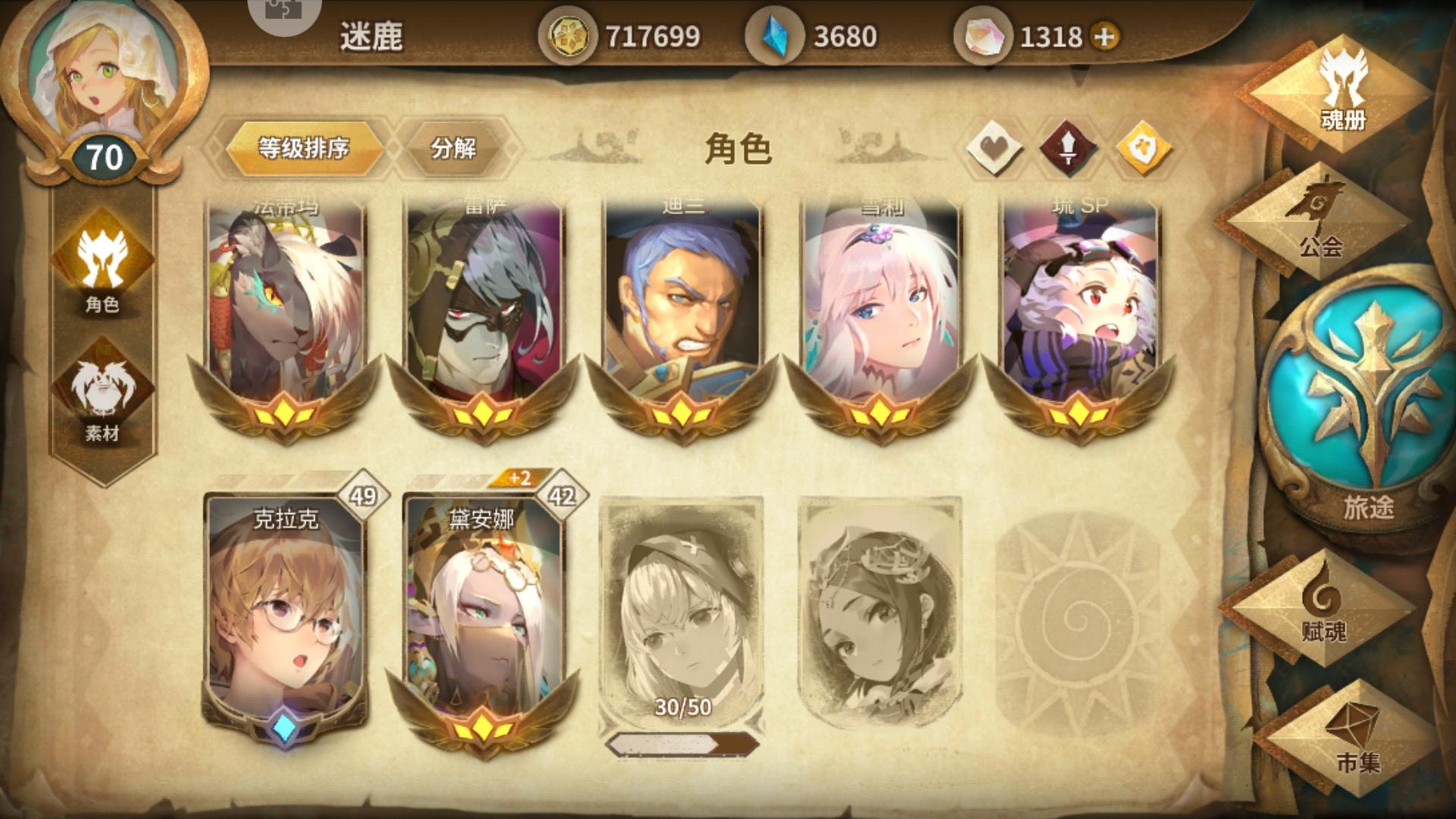Screen dimensions: 1456x819
Task: Click the gold coin currency icon
Action: point(570,33)
